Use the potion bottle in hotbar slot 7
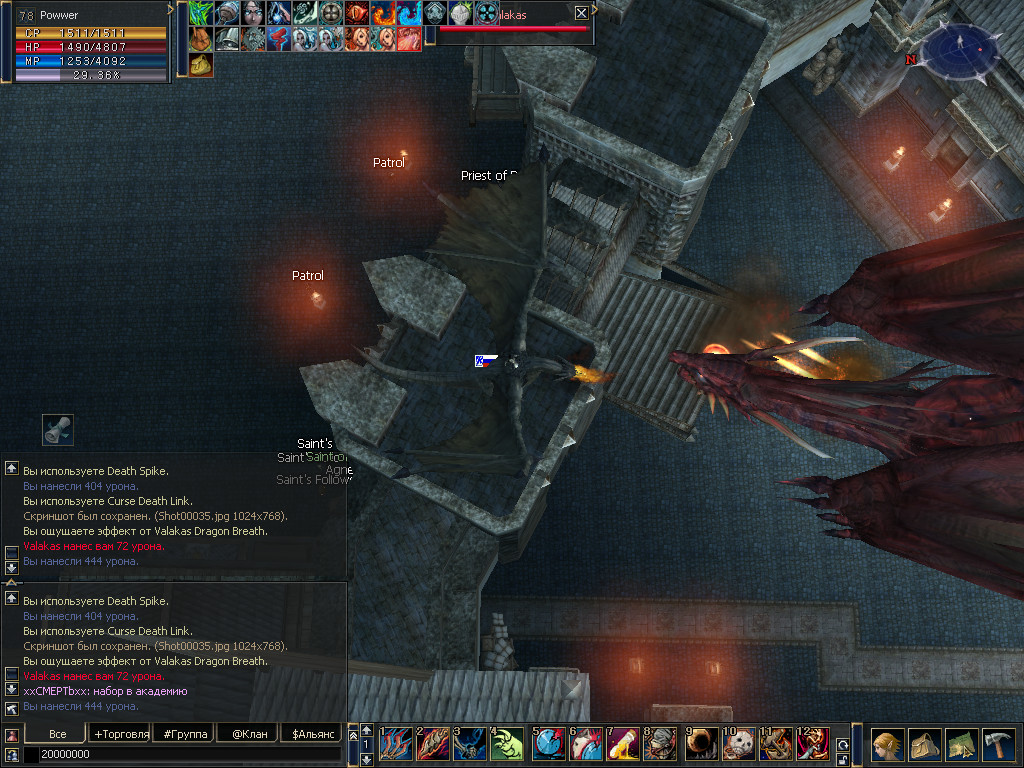 (622, 744)
